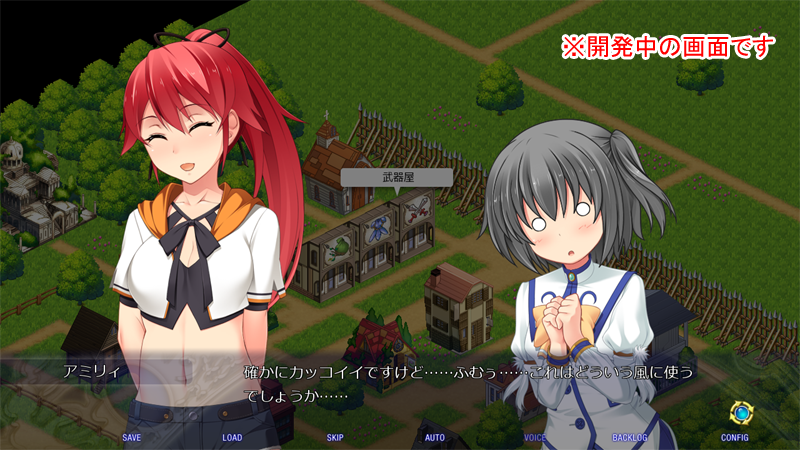Select the 武器屋 weapon shop label

(396, 176)
